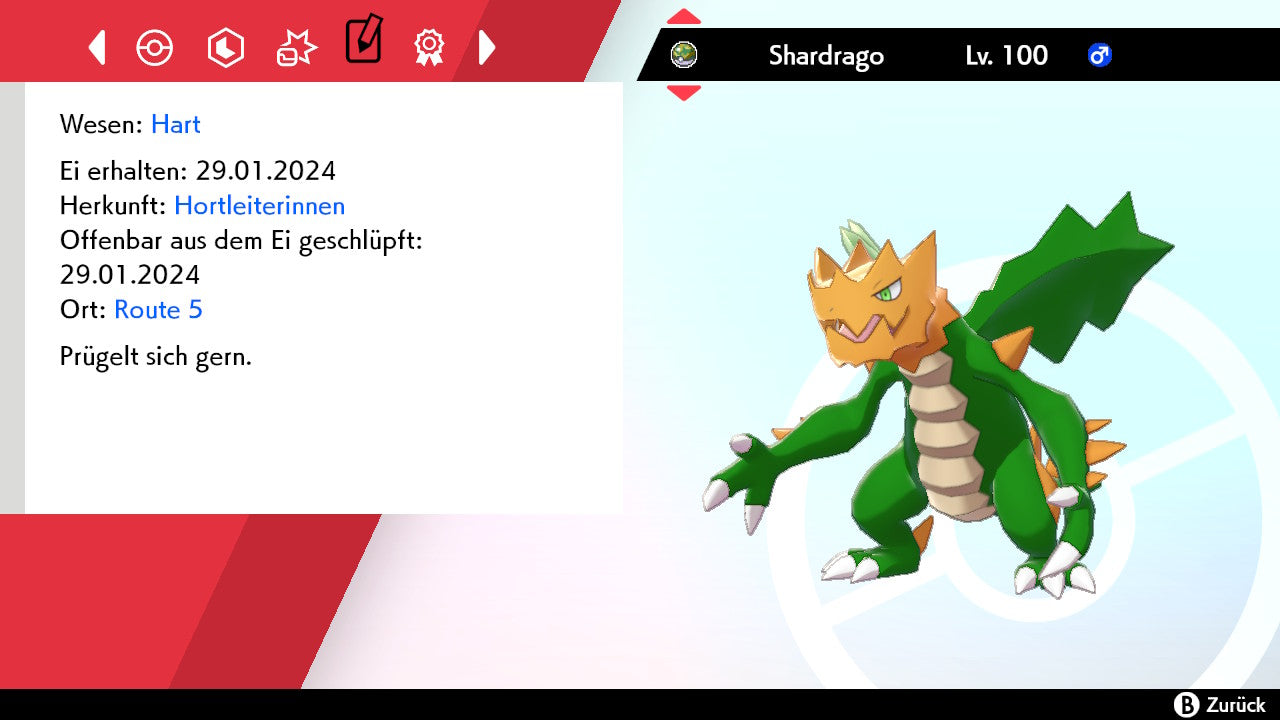
Task: Go to the previous summary page arrow
Action: point(97,47)
